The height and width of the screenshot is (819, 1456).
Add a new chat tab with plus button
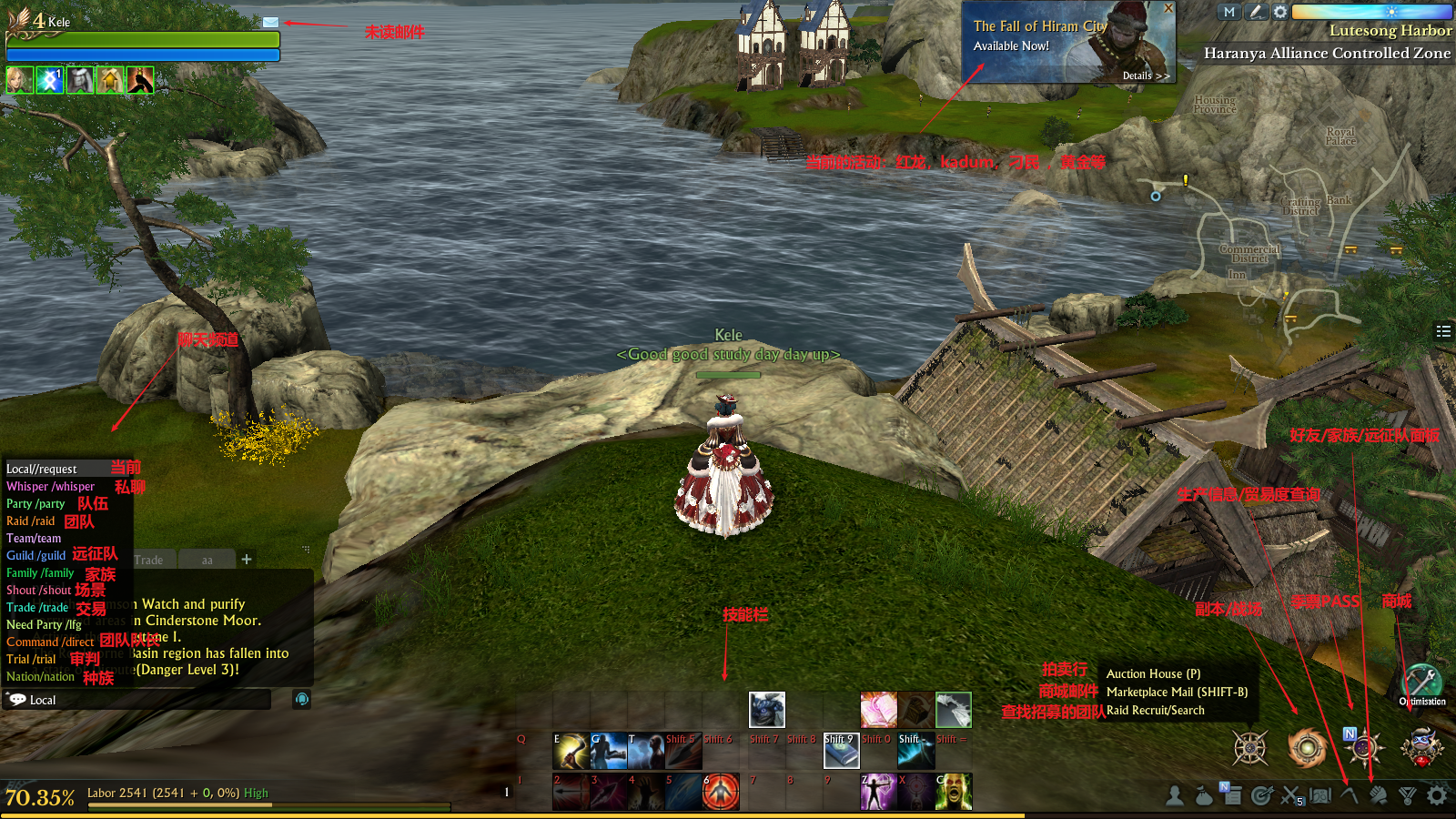[247, 559]
